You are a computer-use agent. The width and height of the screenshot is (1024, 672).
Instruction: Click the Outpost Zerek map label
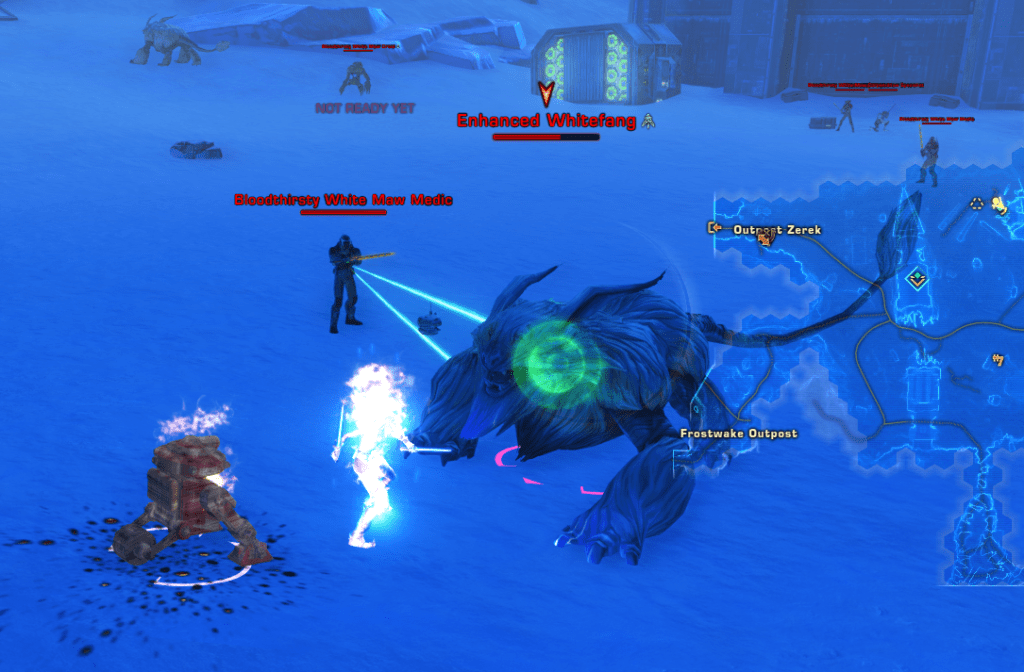pyautogui.click(x=777, y=230)
